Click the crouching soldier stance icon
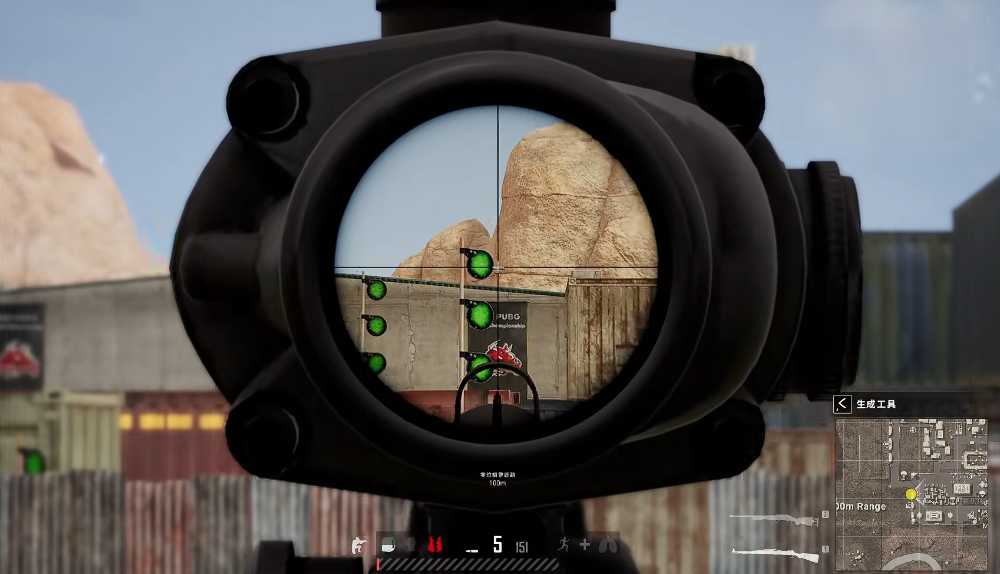The image size is (1000, 574). coord(358,545)
